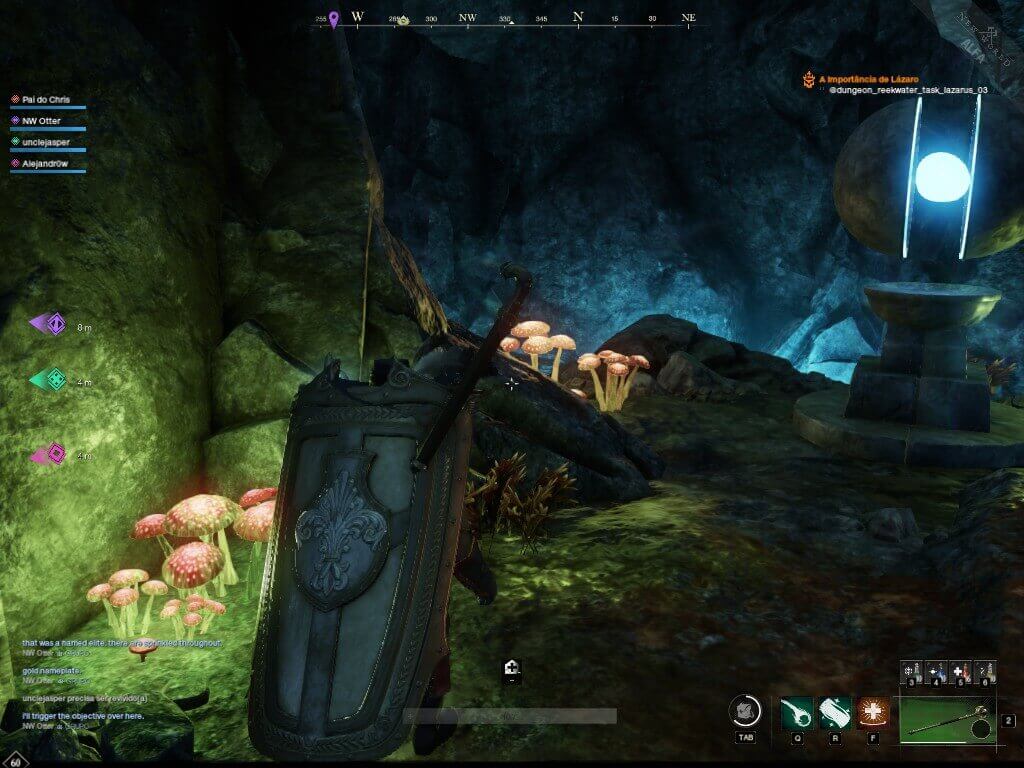Click the purple teammate marker showing 8 m
This screenshot has width=1024, height=768.
(x=51, y=324)
